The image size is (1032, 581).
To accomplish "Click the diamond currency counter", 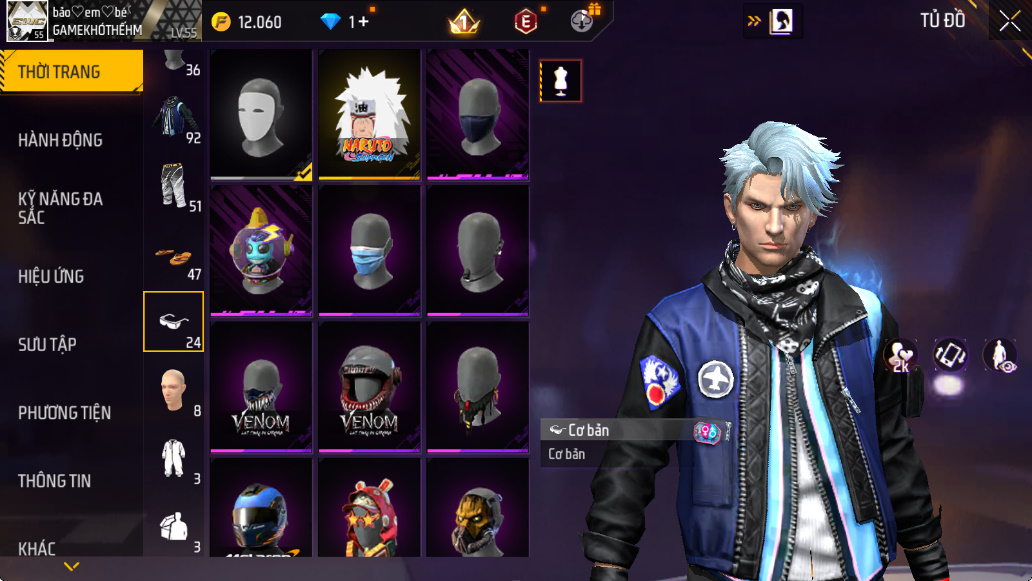I will (x=343, y=21).
